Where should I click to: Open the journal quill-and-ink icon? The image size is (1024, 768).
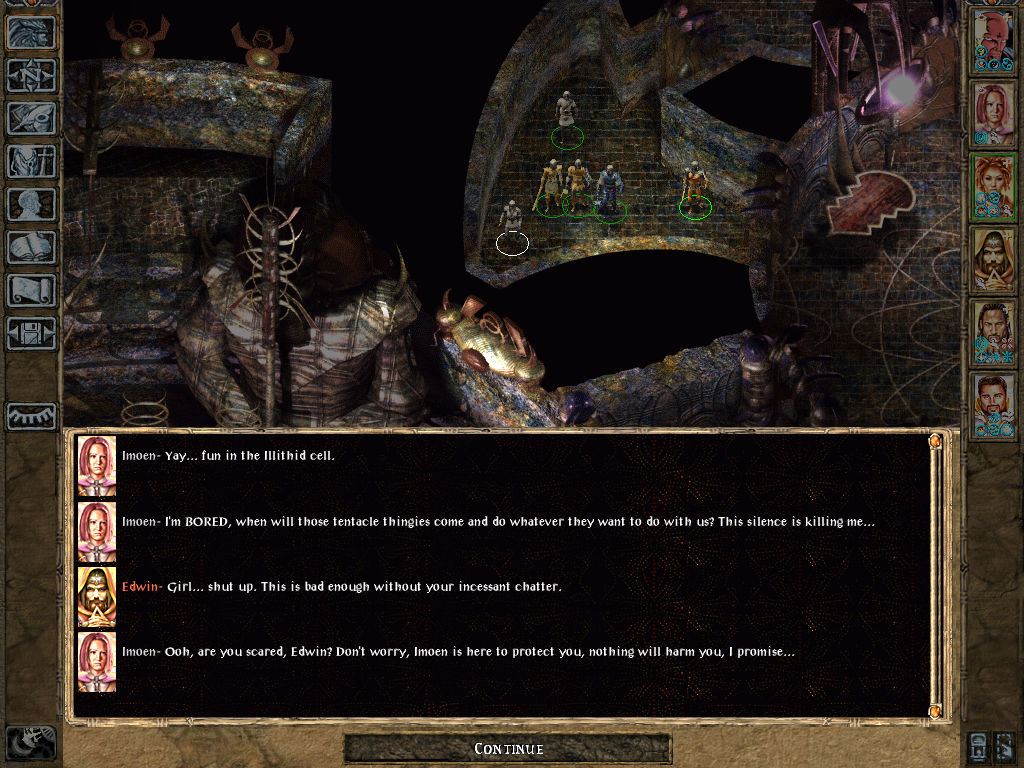(x=31, y=118)
